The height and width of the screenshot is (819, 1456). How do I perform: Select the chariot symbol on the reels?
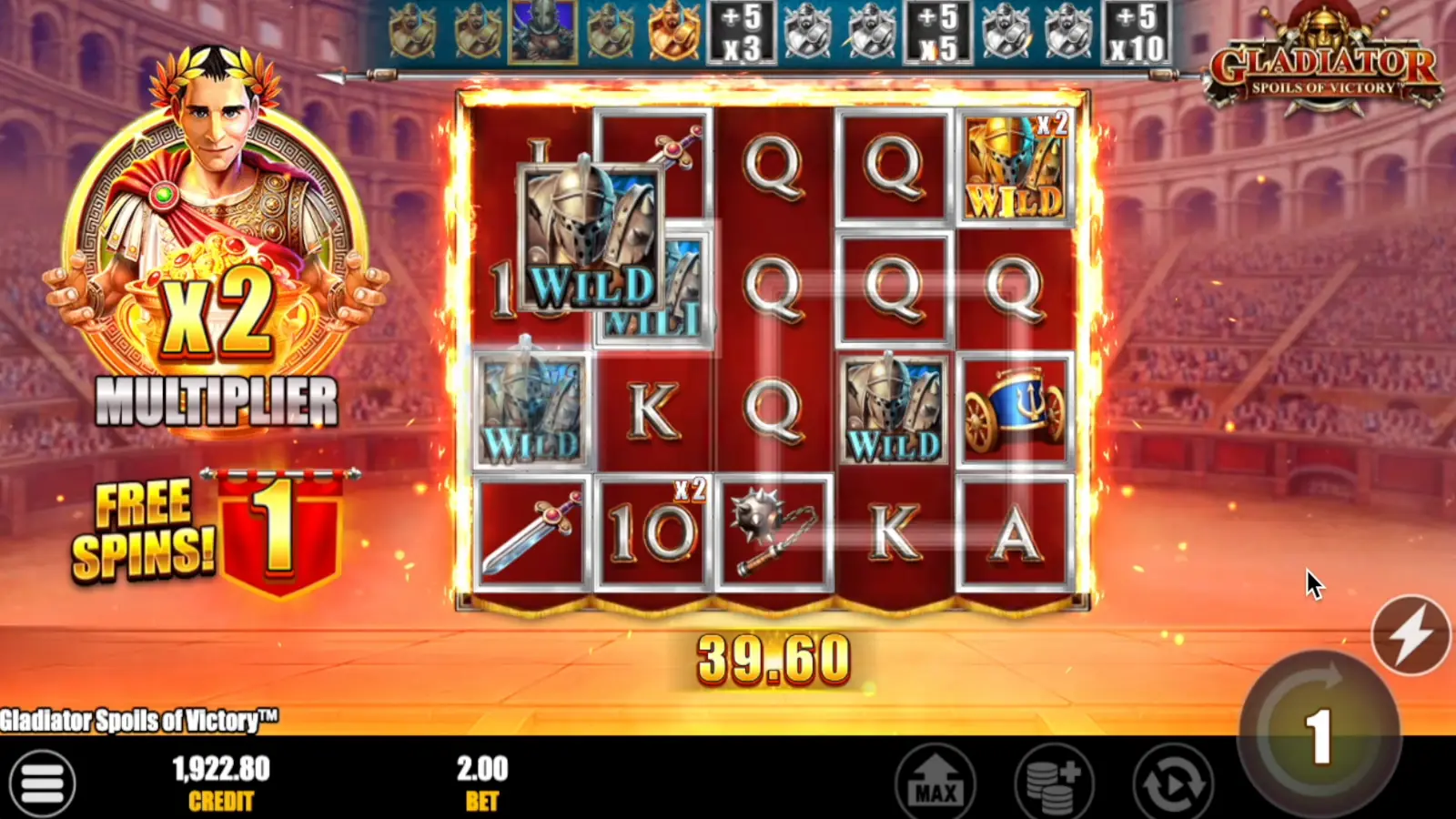click(1012, 409)
